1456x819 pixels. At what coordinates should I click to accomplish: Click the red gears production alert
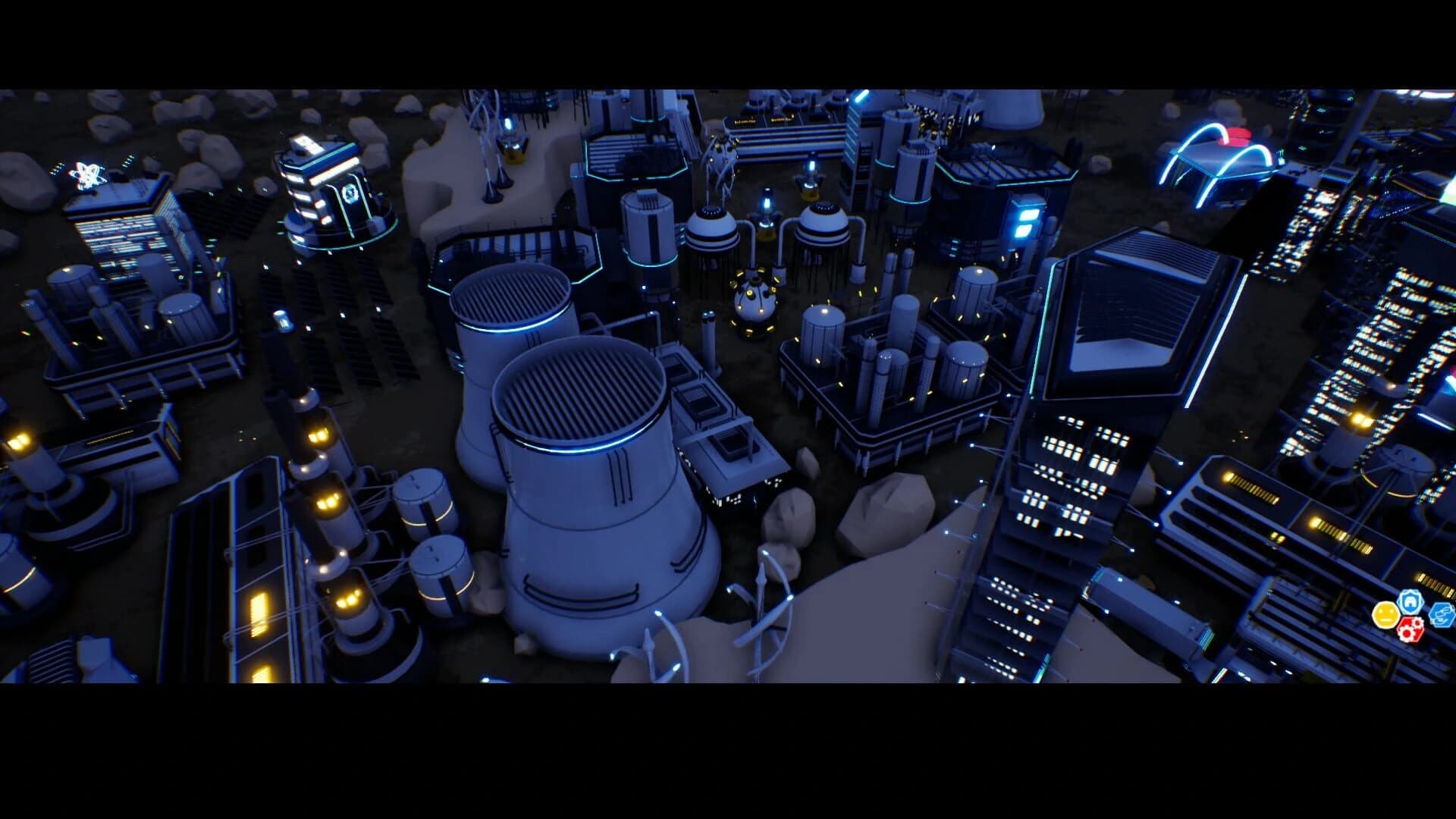(1410, 630)
